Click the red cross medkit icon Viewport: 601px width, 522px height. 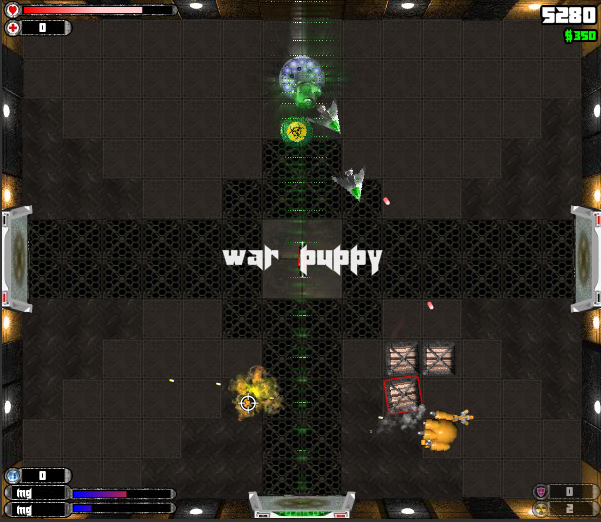(x=12, y=28)
